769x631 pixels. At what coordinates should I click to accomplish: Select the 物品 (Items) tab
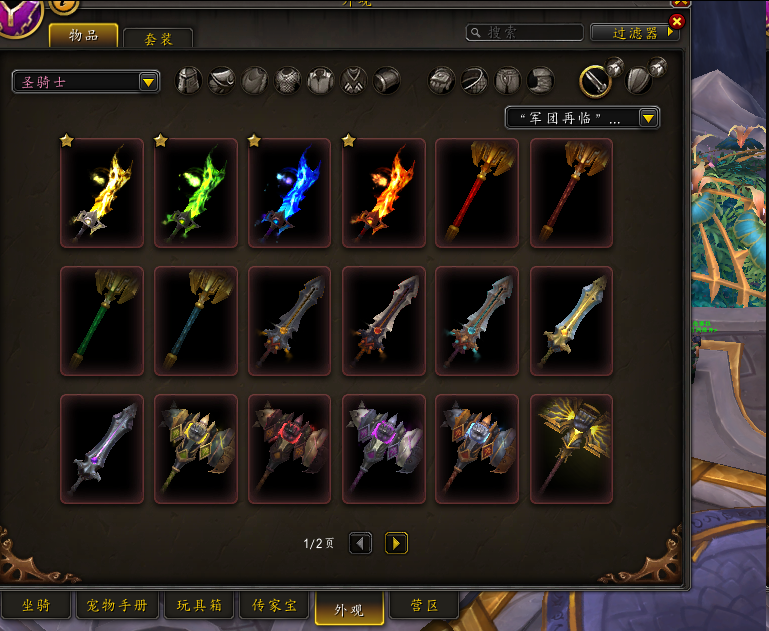pyautogui.click(x=84, y=35)
